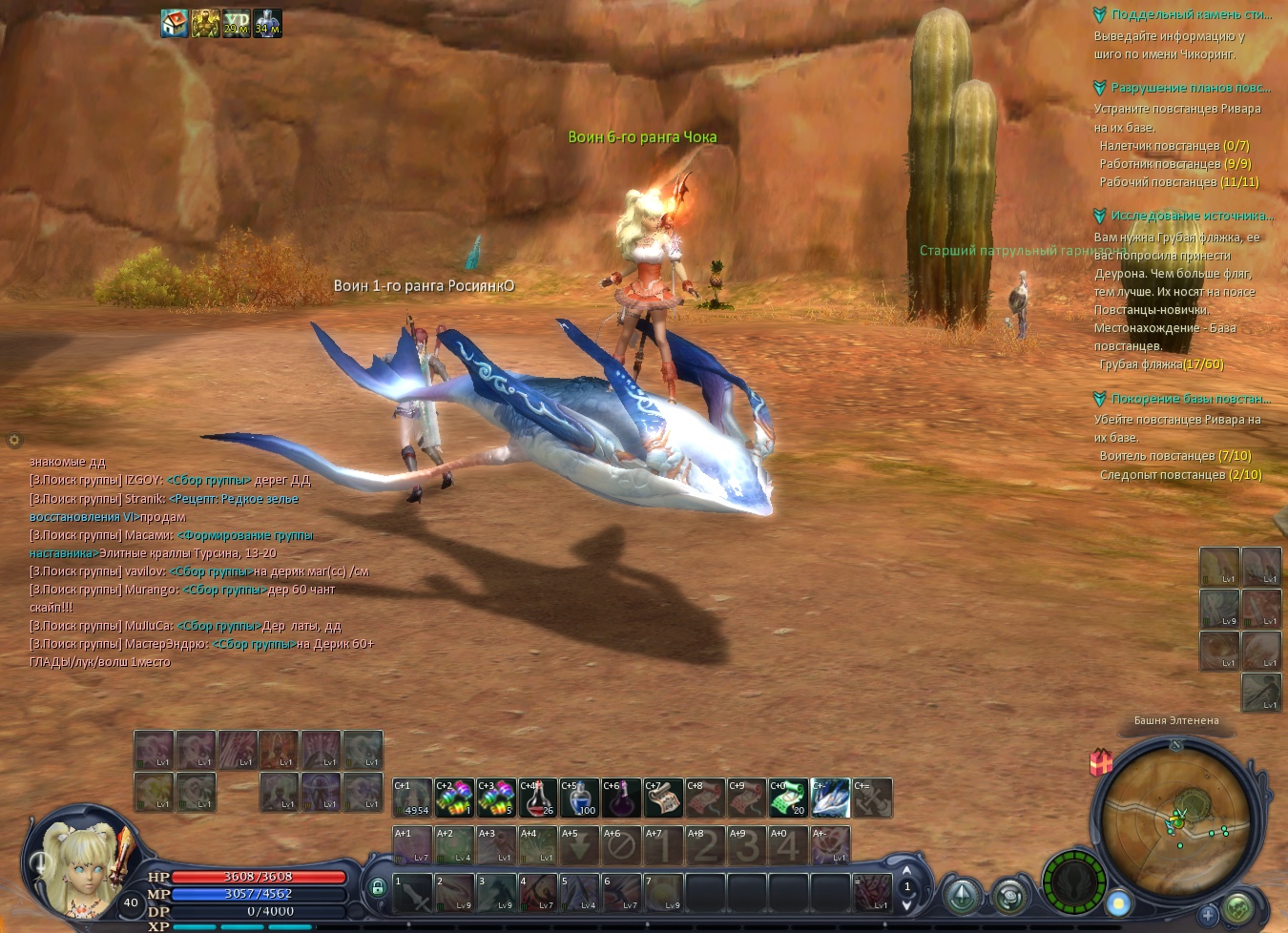Use the red potion in slot C+4
Screen dimensions: 1288x933
tap(537, 798)
